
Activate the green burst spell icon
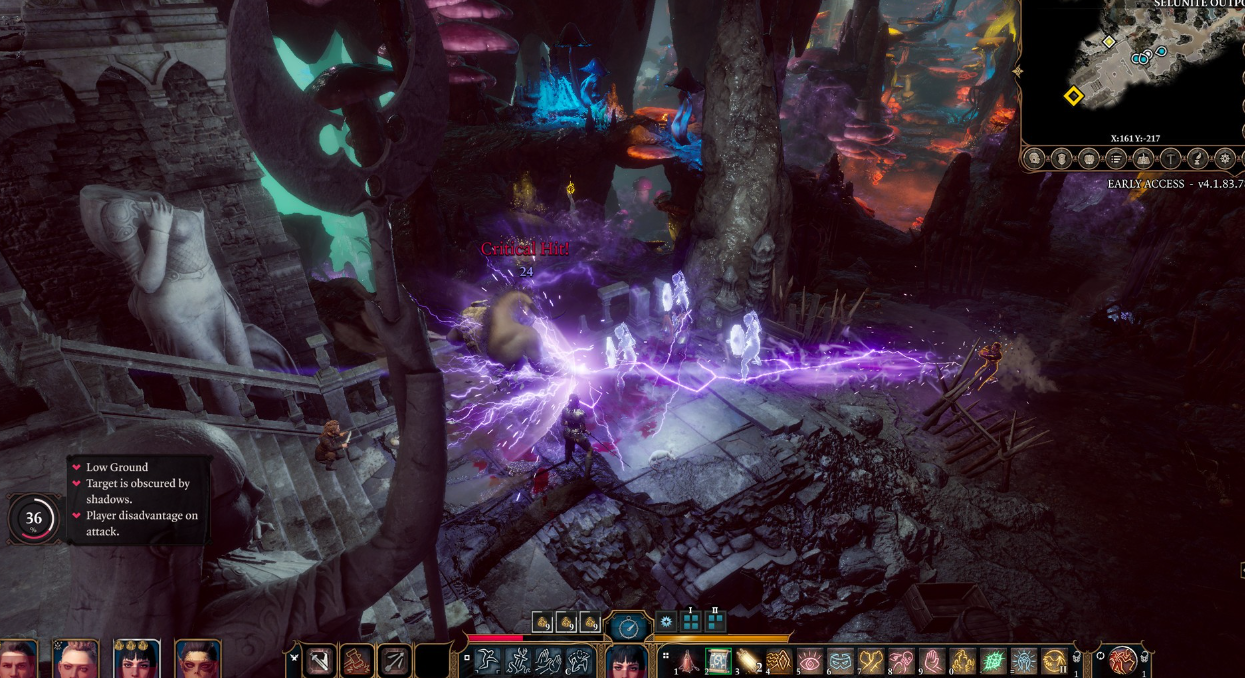coord(993,661)
